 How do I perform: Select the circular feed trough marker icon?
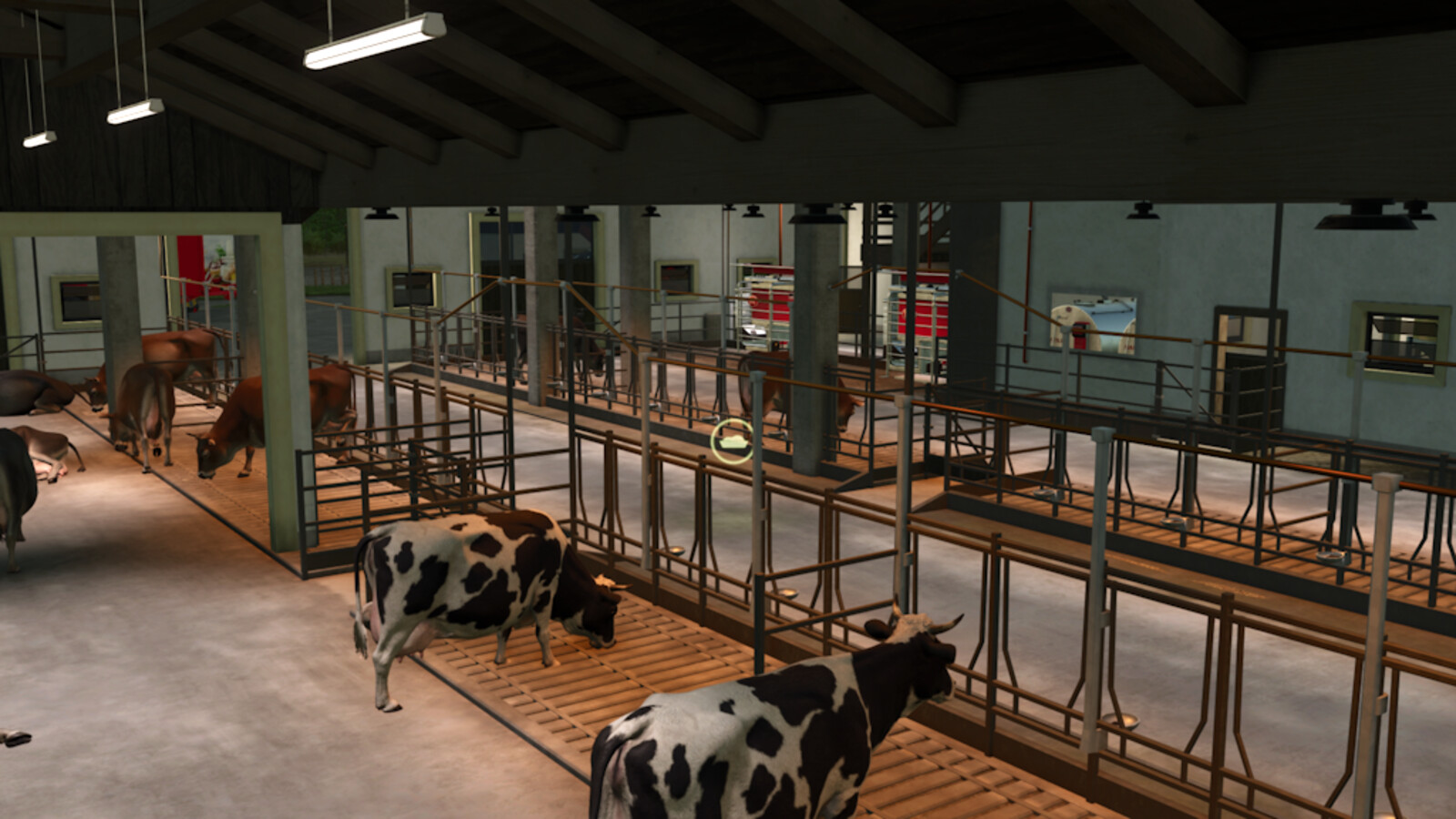732,441
